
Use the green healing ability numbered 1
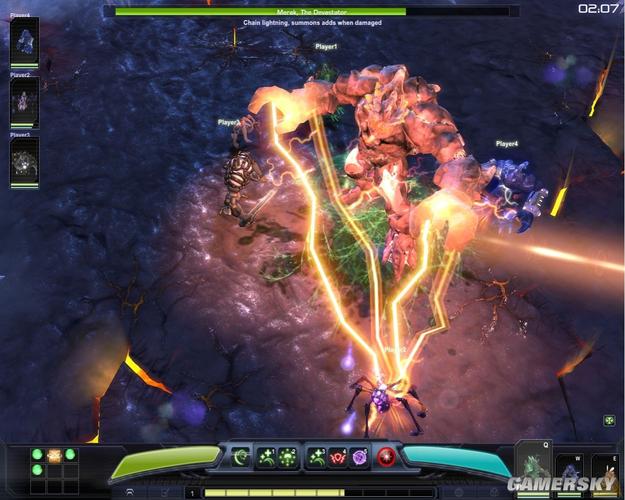click(x=268, y=457)
